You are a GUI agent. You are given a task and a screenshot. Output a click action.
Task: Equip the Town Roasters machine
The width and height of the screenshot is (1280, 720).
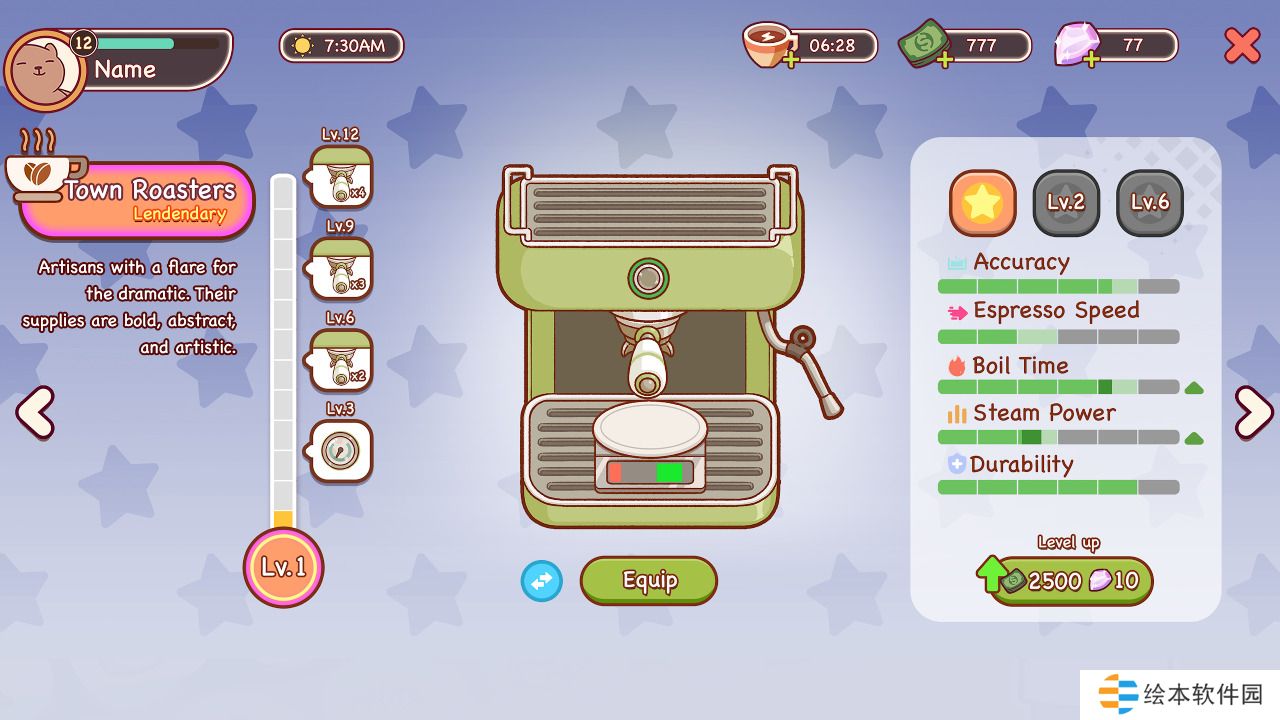pyautogui.click(x=649, y=581)
